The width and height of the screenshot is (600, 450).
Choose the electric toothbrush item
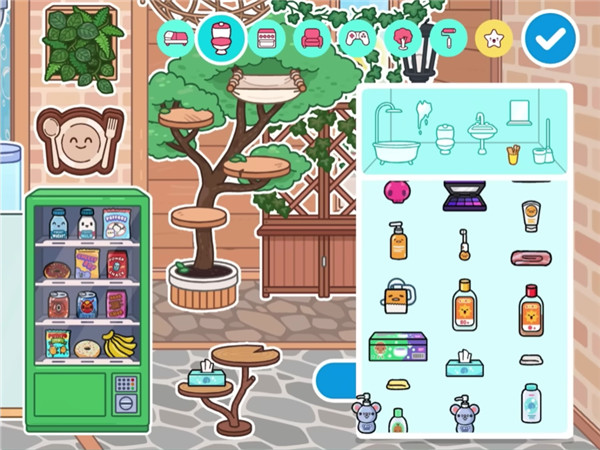pyautogui.click(x=465, y=243)
